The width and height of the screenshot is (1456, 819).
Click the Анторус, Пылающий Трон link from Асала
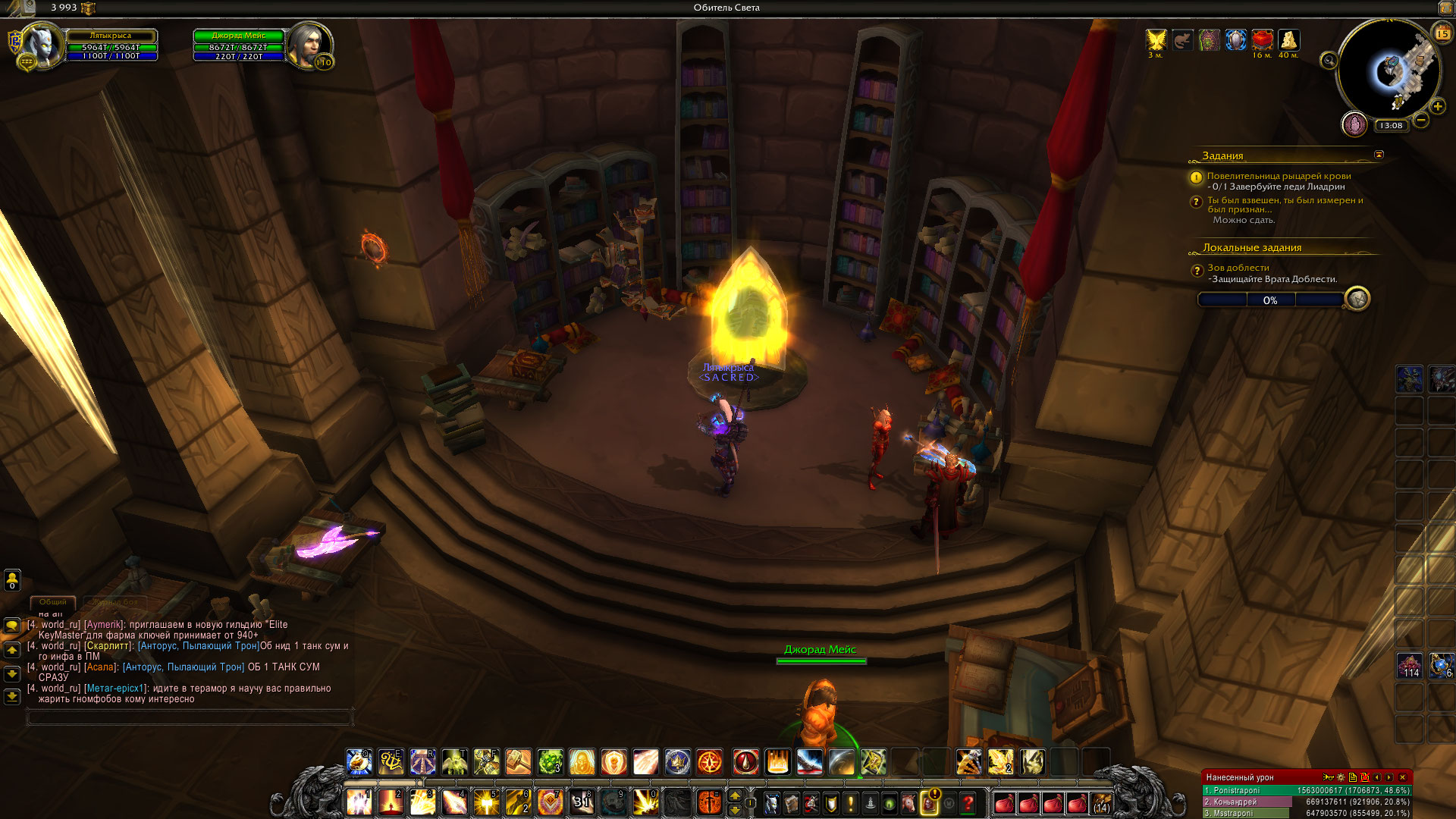tap(184, 667)
